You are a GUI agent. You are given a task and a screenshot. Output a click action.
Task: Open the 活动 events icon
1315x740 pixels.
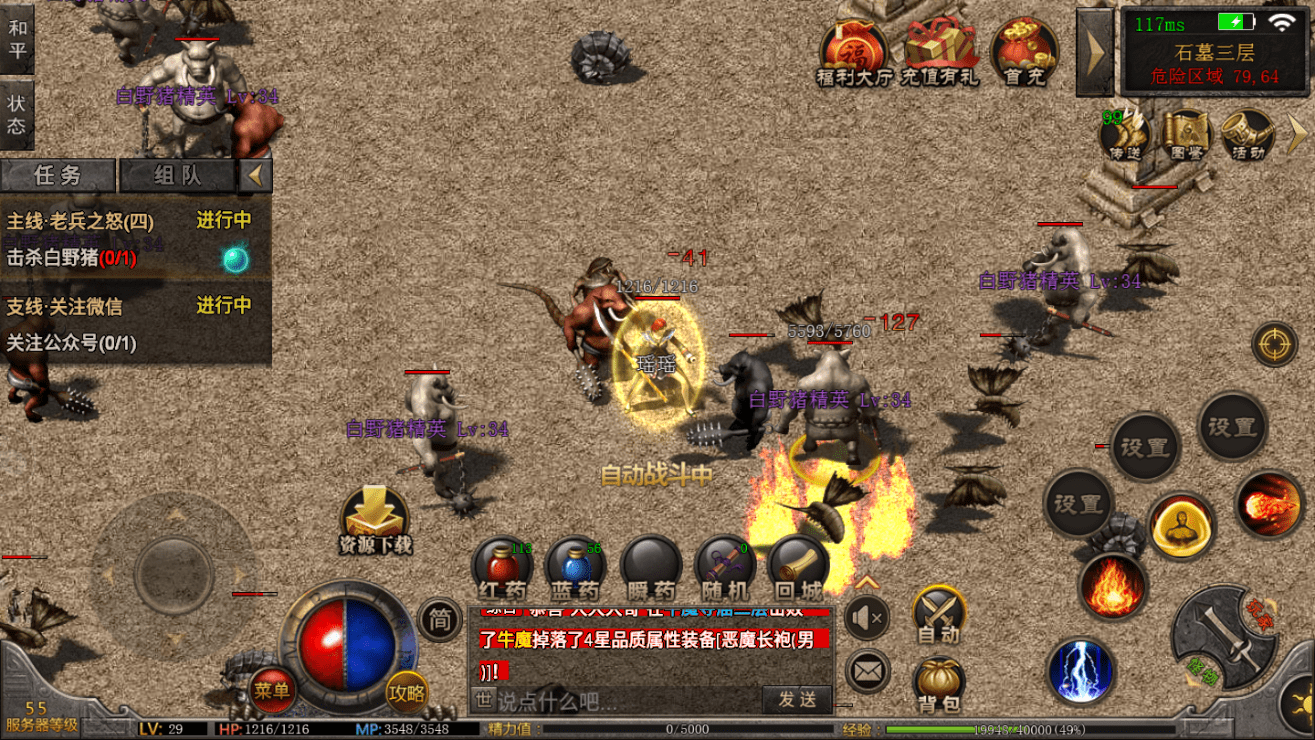[1247, 136]
